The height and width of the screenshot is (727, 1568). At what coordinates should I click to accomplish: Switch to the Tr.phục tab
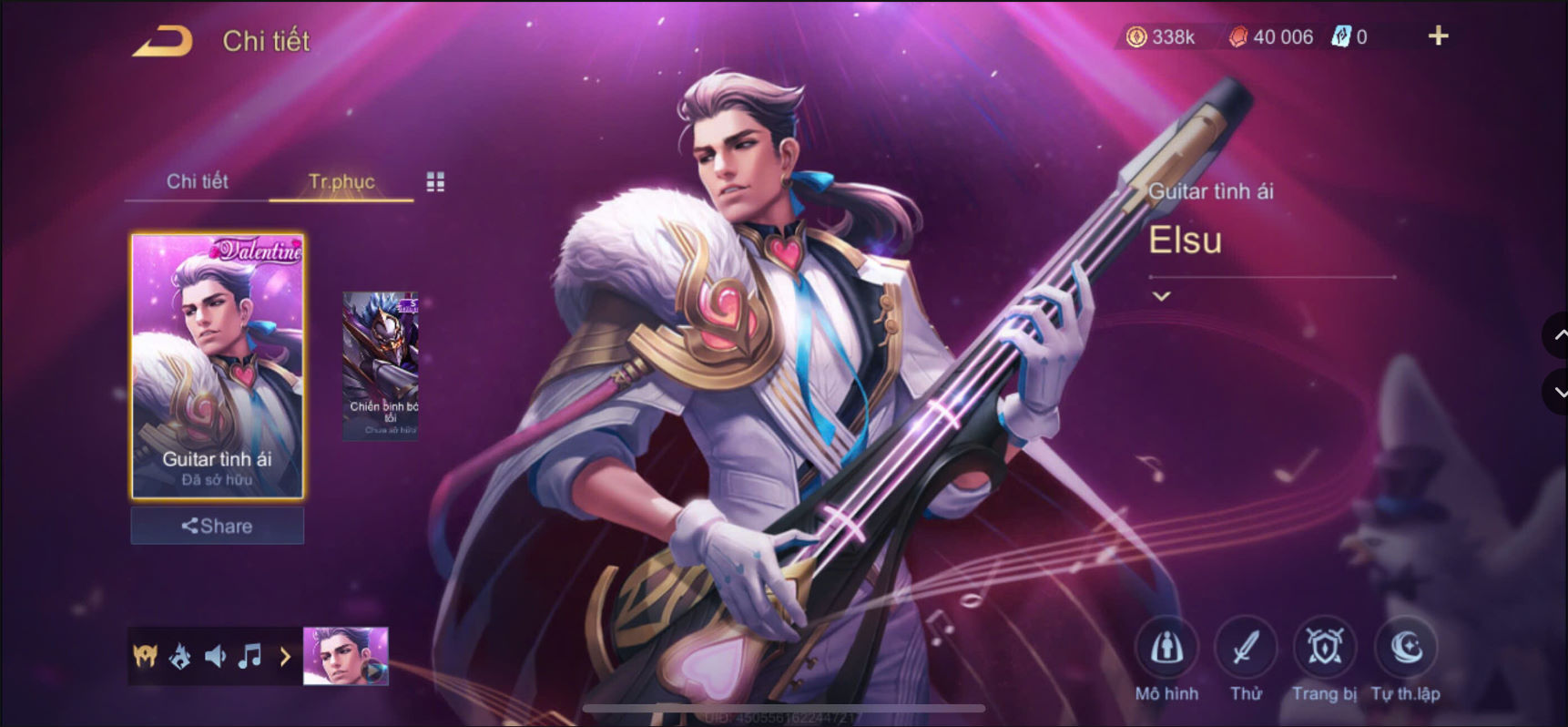point(341,181)
